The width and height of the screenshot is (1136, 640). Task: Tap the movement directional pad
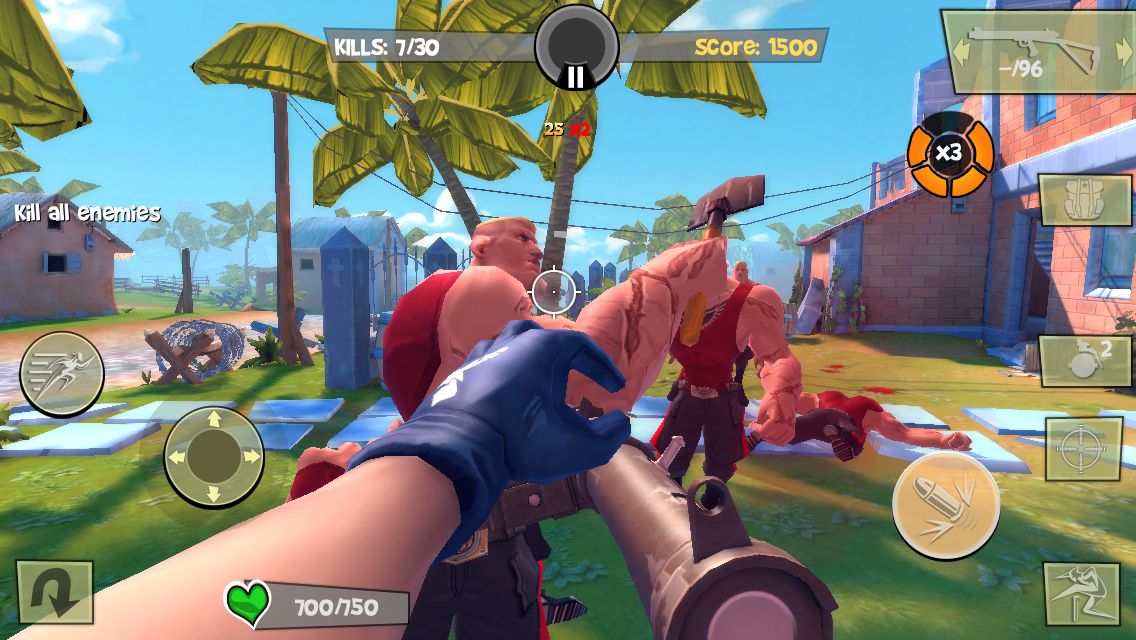coord(213,457)
